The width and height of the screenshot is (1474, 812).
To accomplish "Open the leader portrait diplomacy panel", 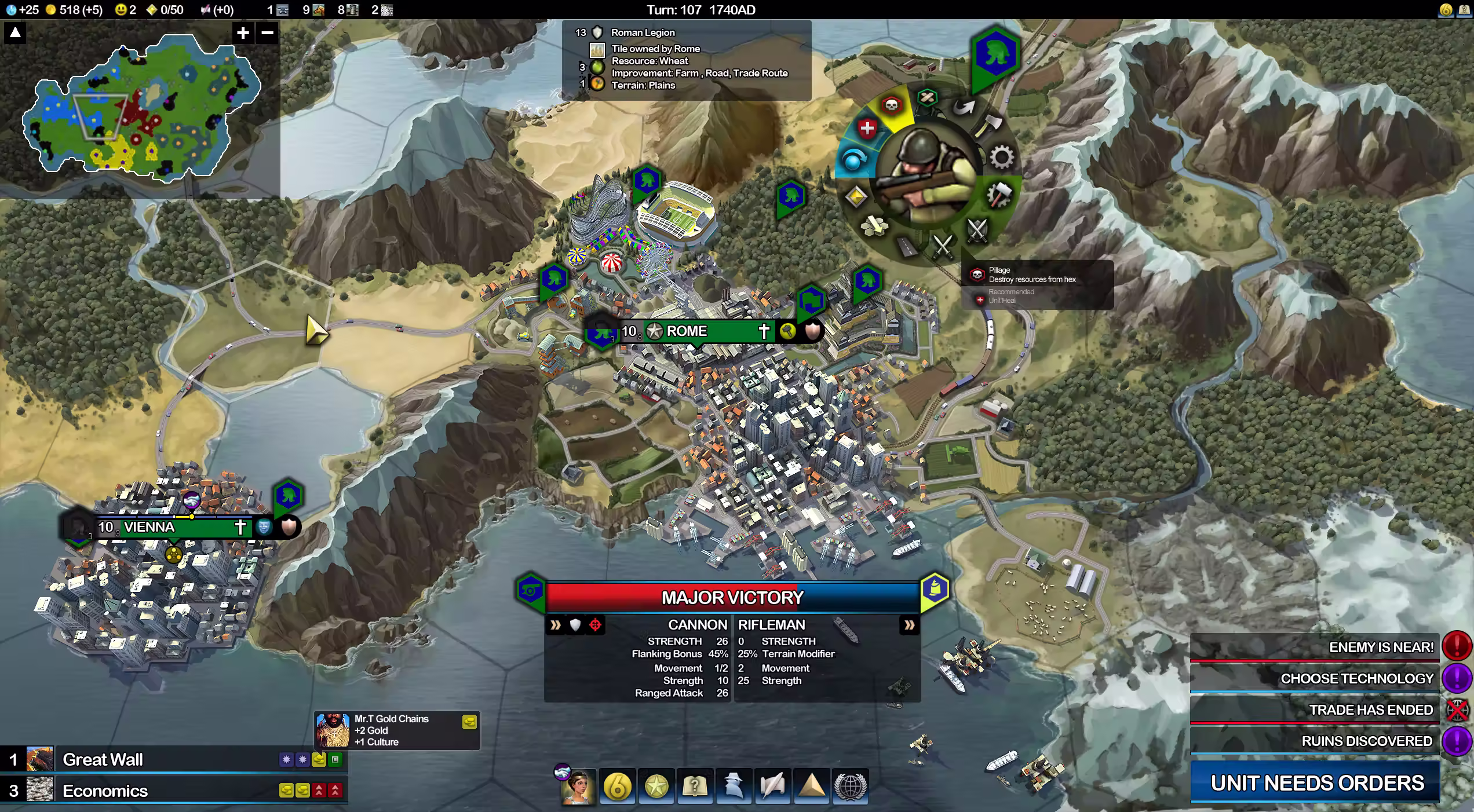I will click(x=578, y=787).
